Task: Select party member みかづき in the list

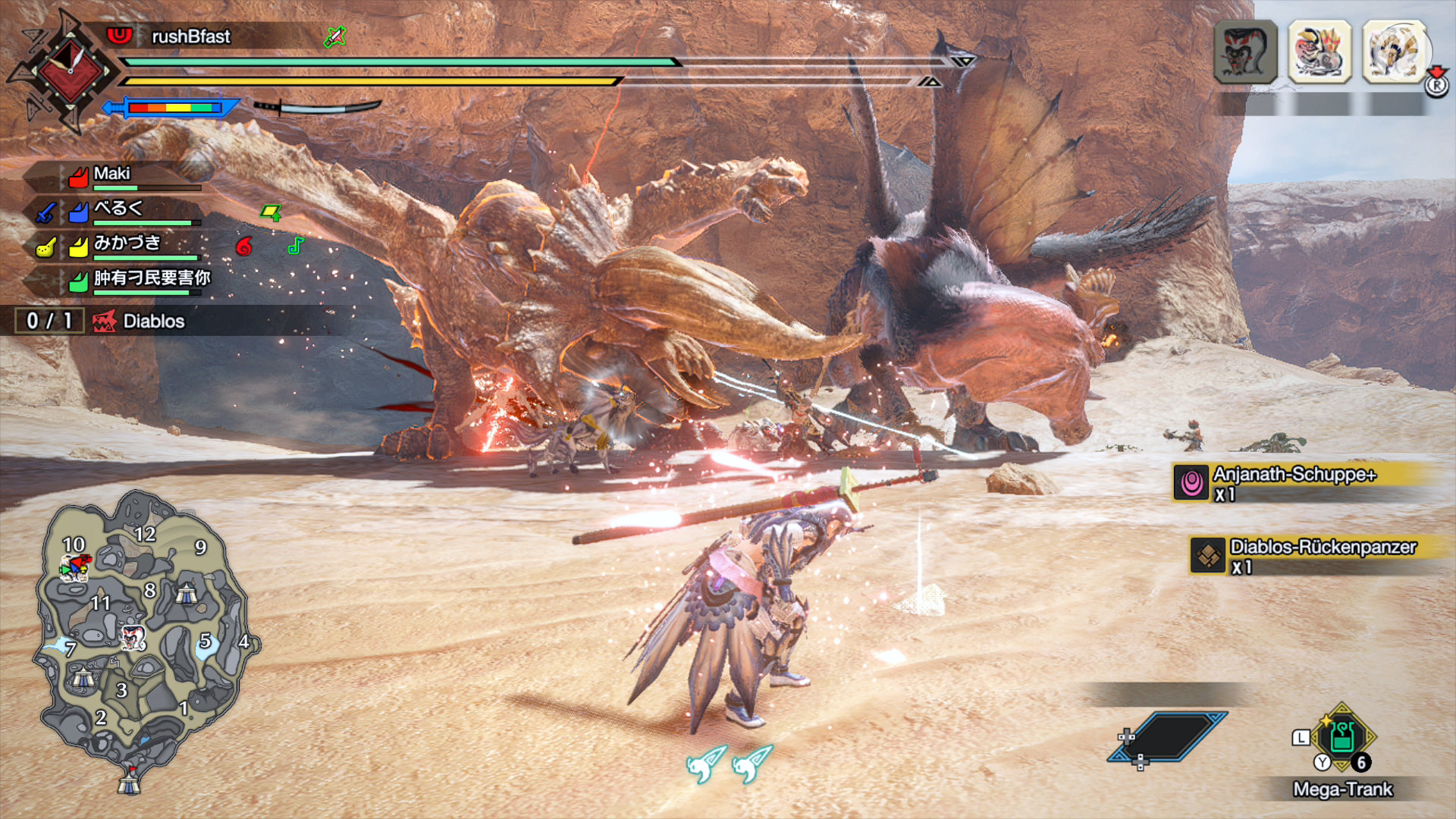Action: coord(127,244)
